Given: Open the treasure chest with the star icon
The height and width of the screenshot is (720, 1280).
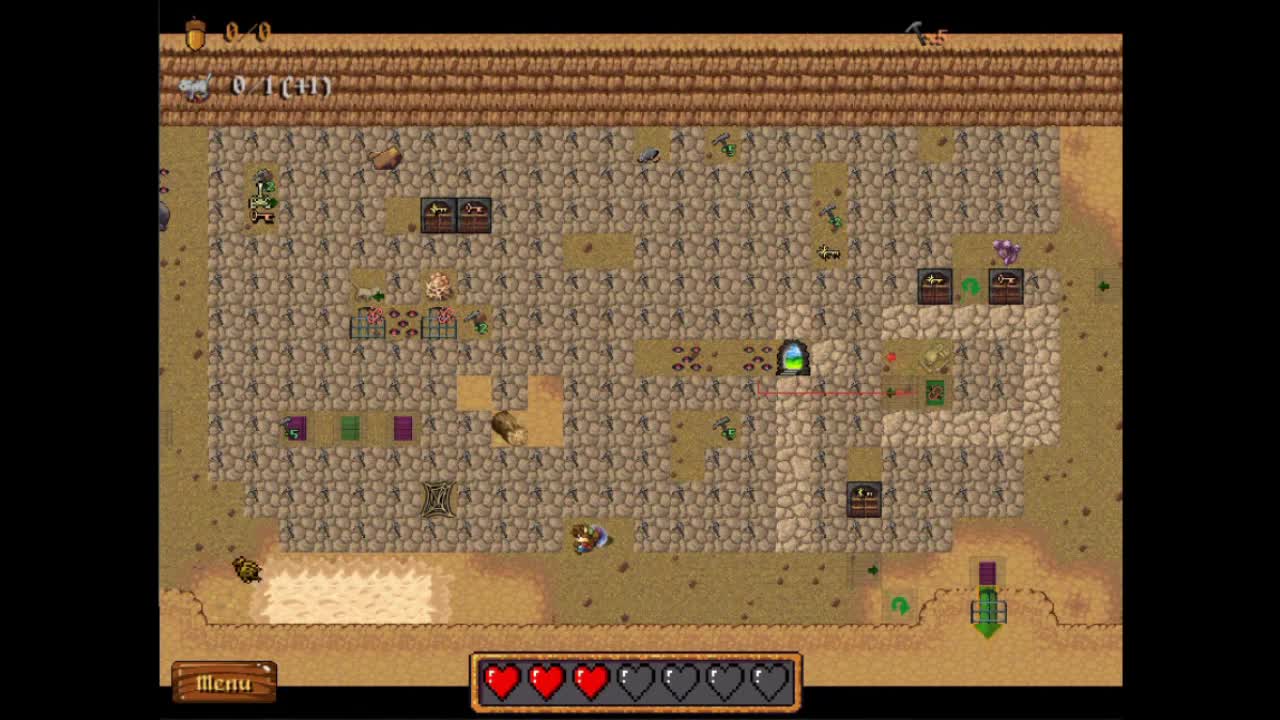Looking at the screenshot, I should click(935, 284).
